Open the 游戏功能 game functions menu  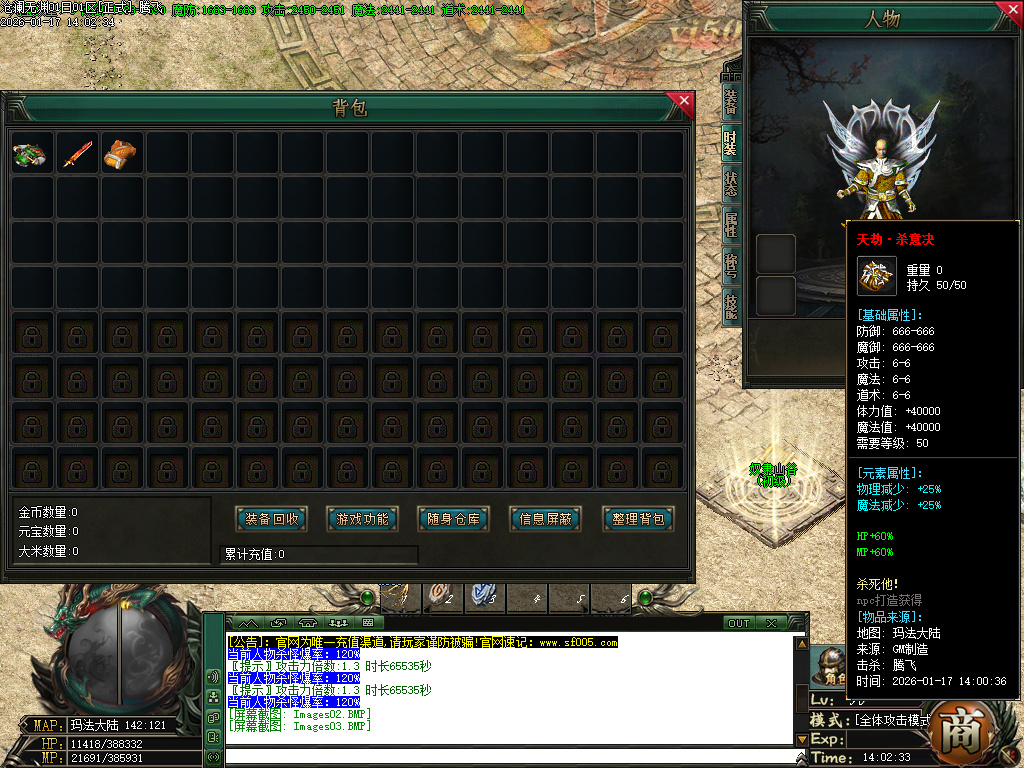363,519
